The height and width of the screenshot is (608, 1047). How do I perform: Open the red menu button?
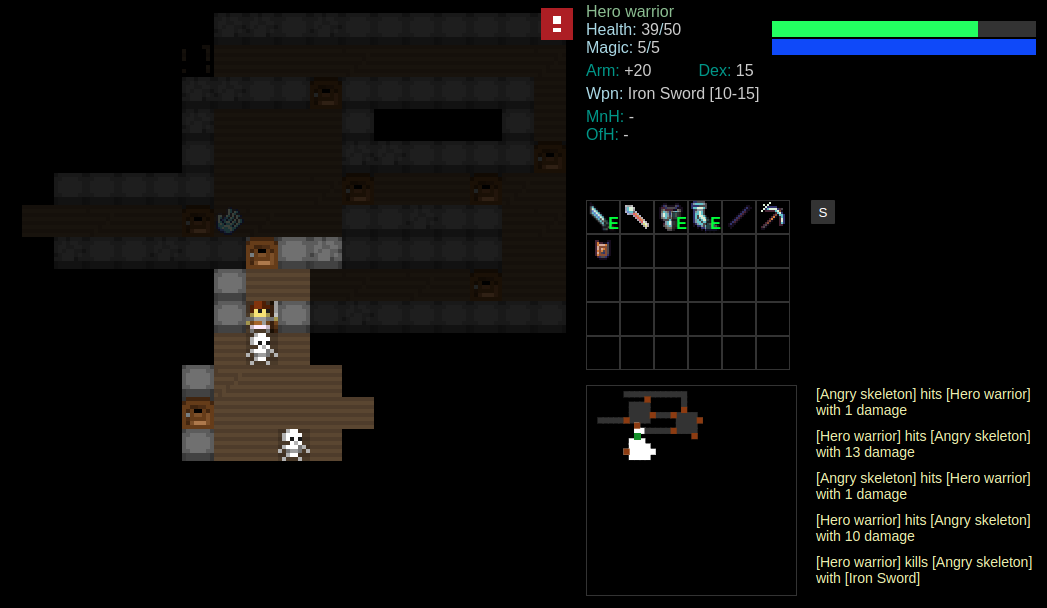557,24
